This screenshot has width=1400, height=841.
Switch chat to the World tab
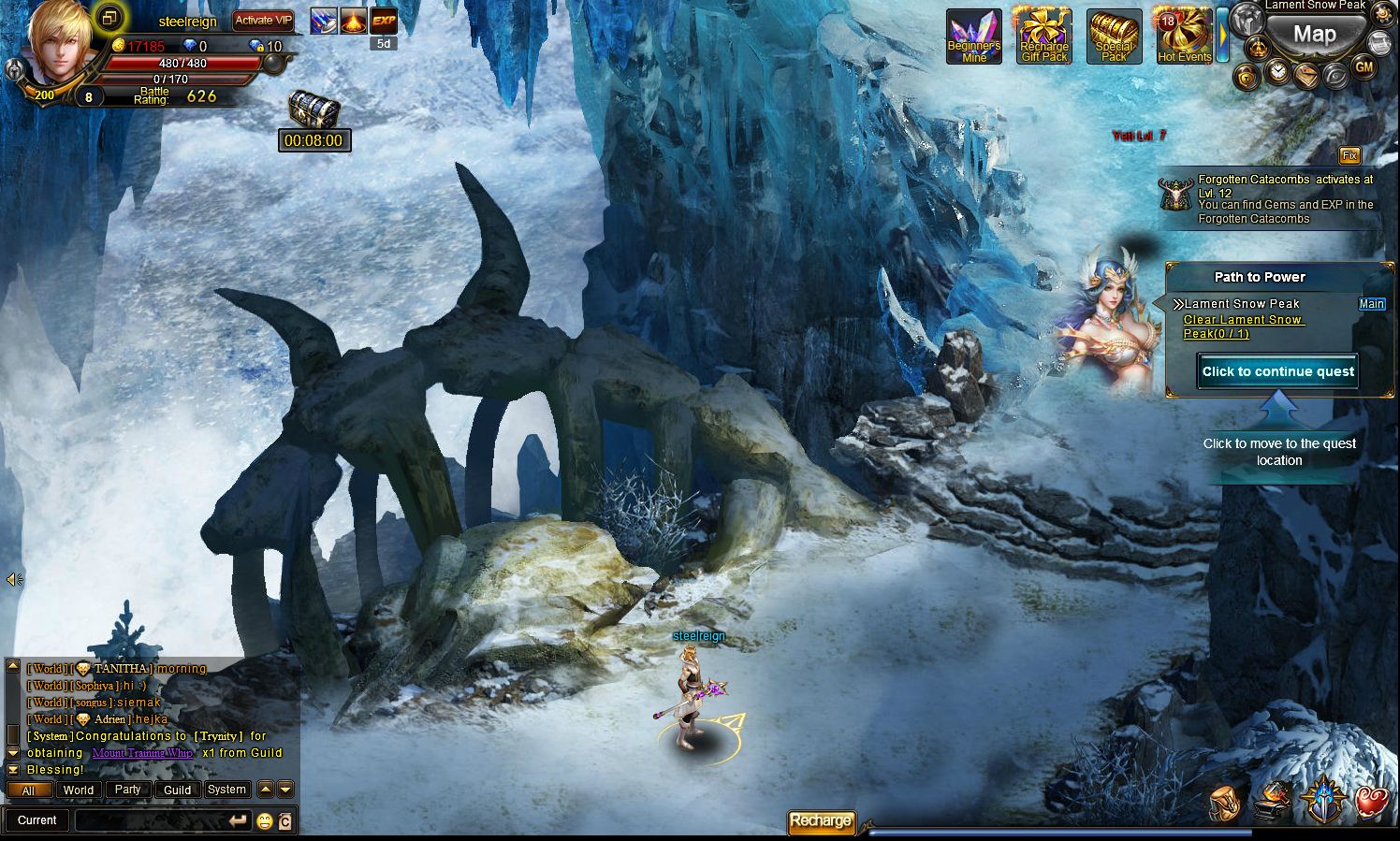[x=79, y=790]
